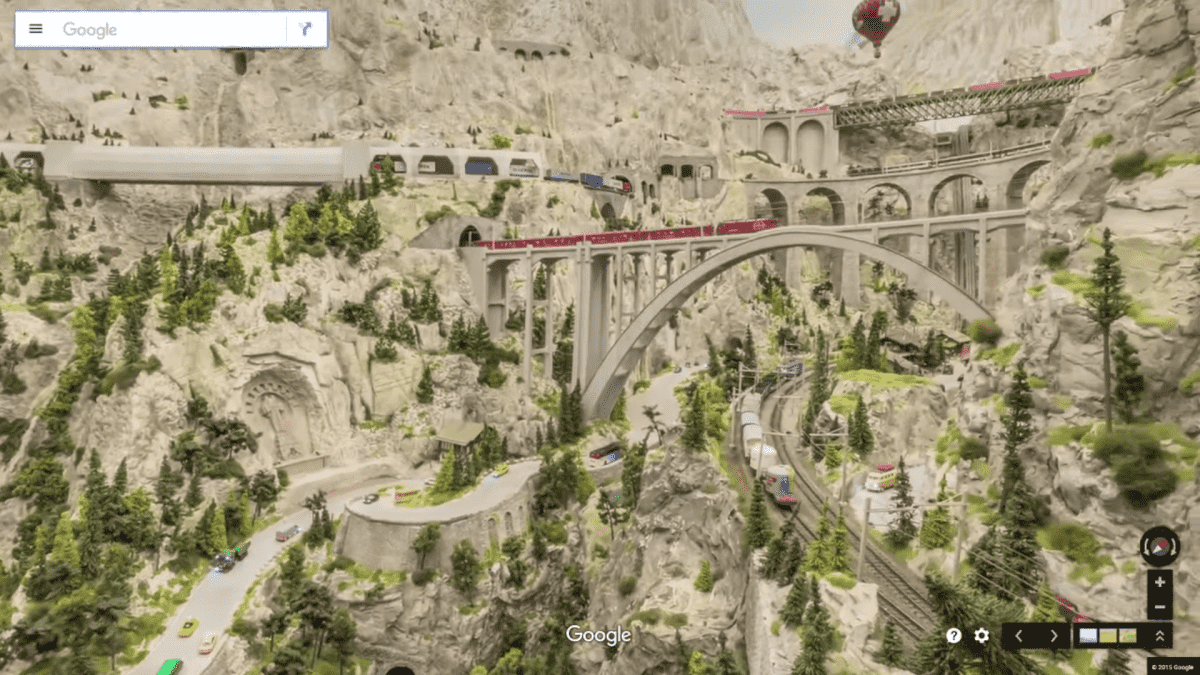The image size is (1200, 675).
Task: Advance to the next image with right arrow
Action: click(x=1053, y=635)
